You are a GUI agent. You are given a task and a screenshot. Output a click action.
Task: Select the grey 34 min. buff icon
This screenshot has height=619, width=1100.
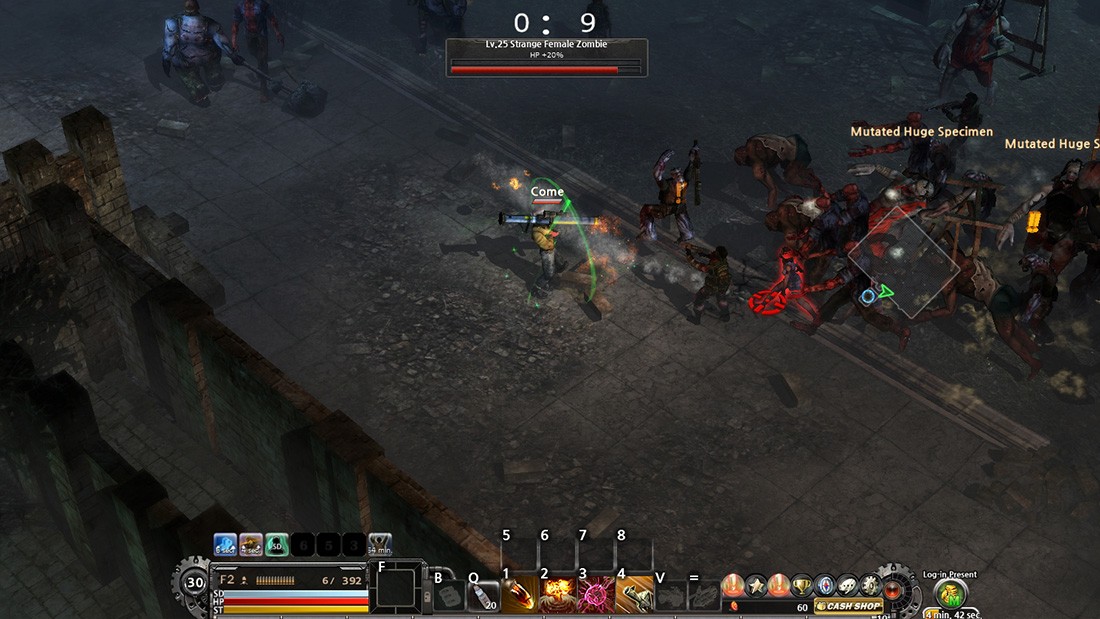click(380, 544)
